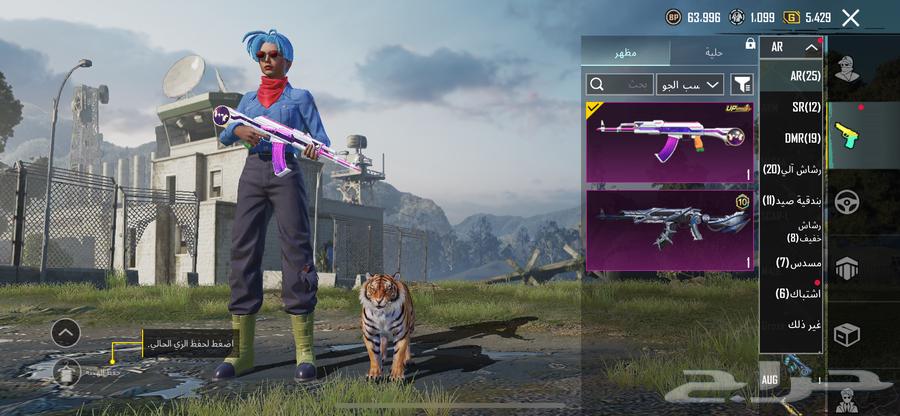Close the inventory screen with the X
Image resolution: width=900 pixels, height=416 pixels.
pos(851,17)
